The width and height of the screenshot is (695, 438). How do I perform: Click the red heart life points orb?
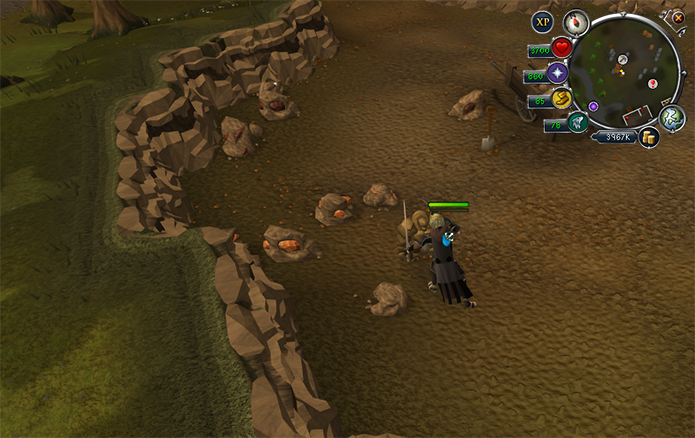tap(562, 48)
